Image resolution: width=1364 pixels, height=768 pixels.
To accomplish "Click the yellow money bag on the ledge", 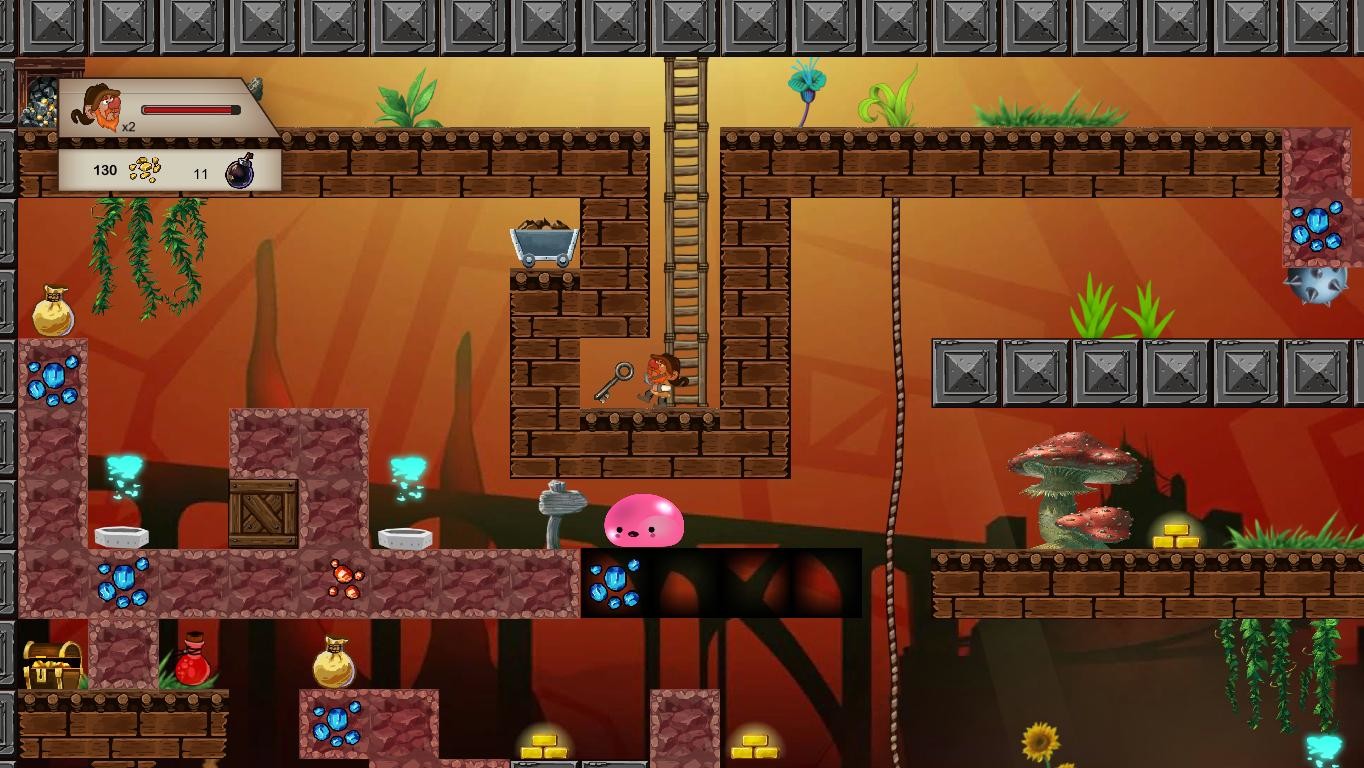I will click(x=335, y=663).
